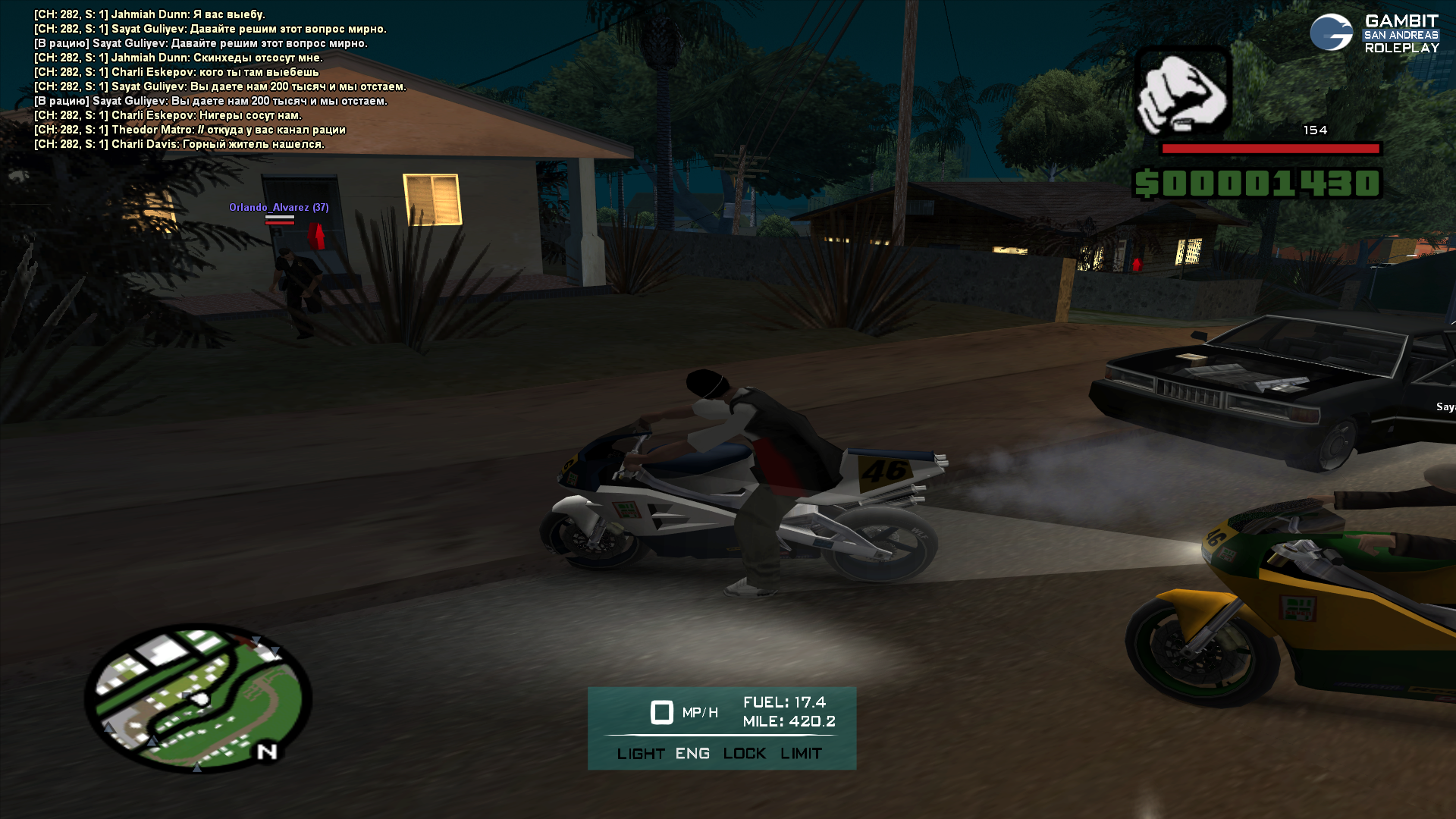Select the Orlando_Alvarez player name tag

(278, 207)
